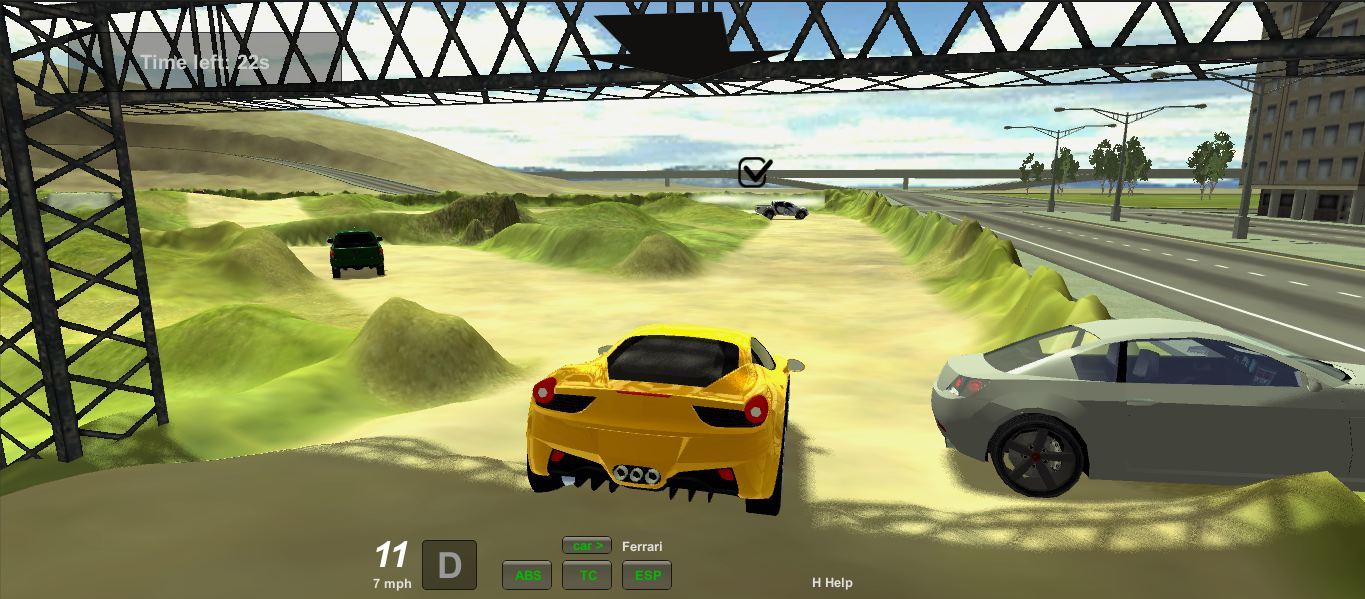Screen dimensions: 1365x599
Task: Toggle the ESP stability button
Action: 647,575
